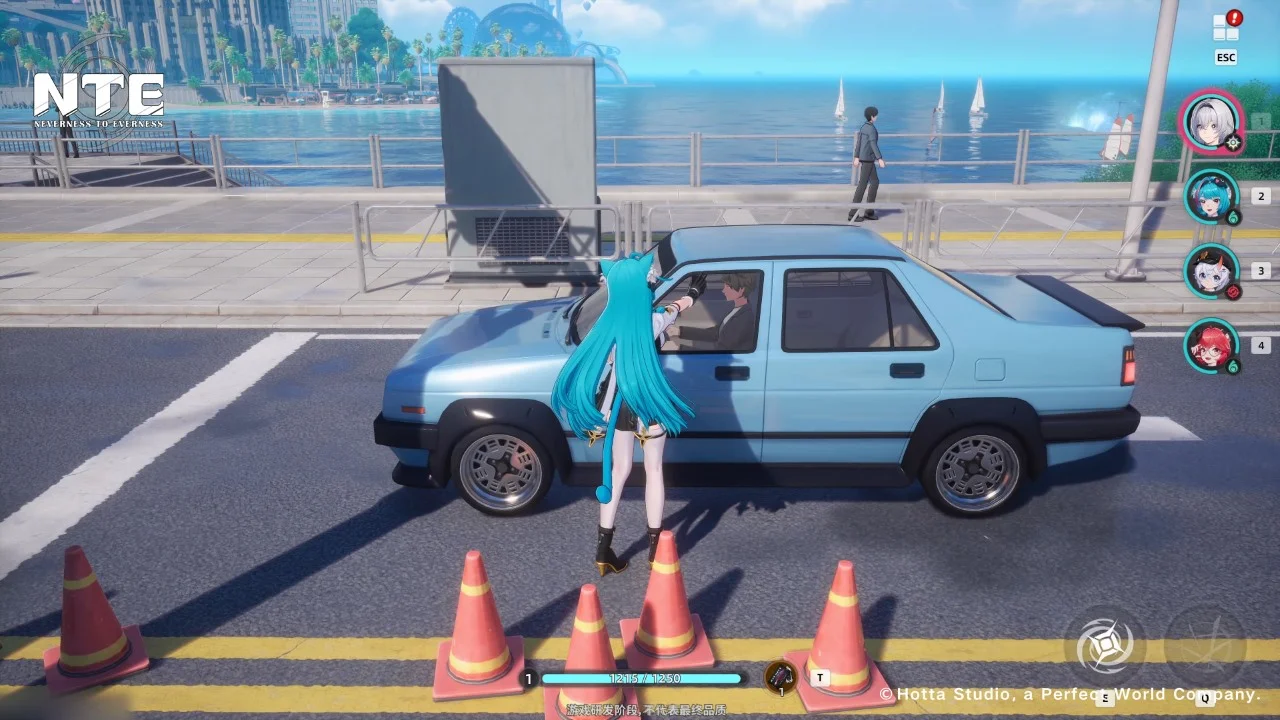Click the cyan health bar showing 1215/1250
1280x720 pixels.
(x=640, y=678)
